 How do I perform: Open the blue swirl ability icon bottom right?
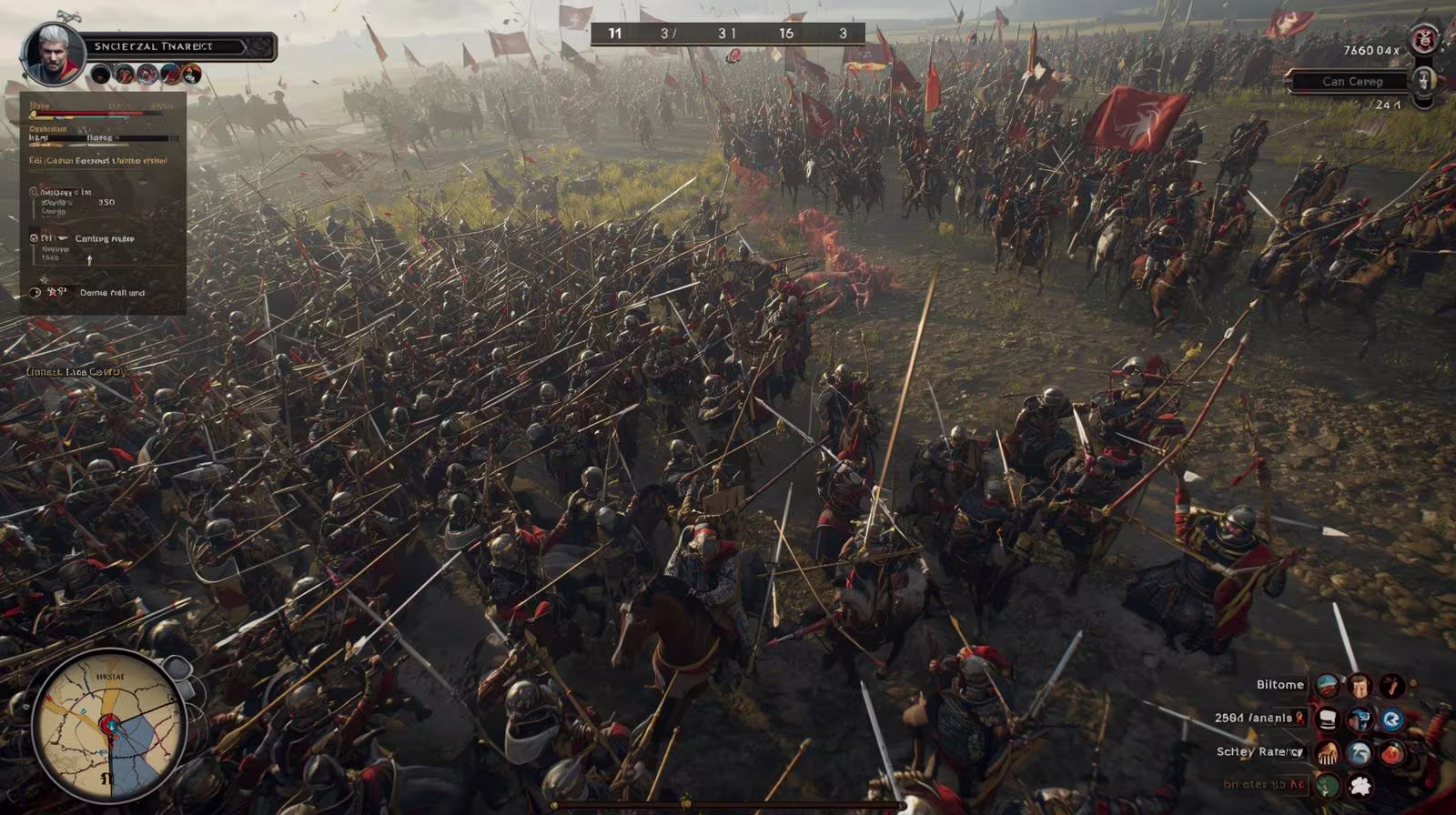point(1392,719)
